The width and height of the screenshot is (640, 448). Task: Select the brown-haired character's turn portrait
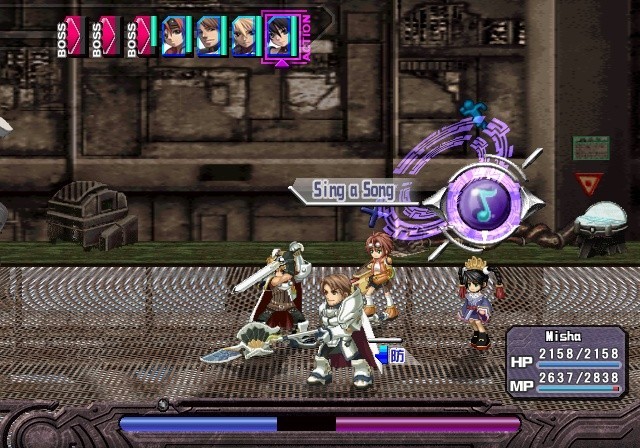point(210,37)
